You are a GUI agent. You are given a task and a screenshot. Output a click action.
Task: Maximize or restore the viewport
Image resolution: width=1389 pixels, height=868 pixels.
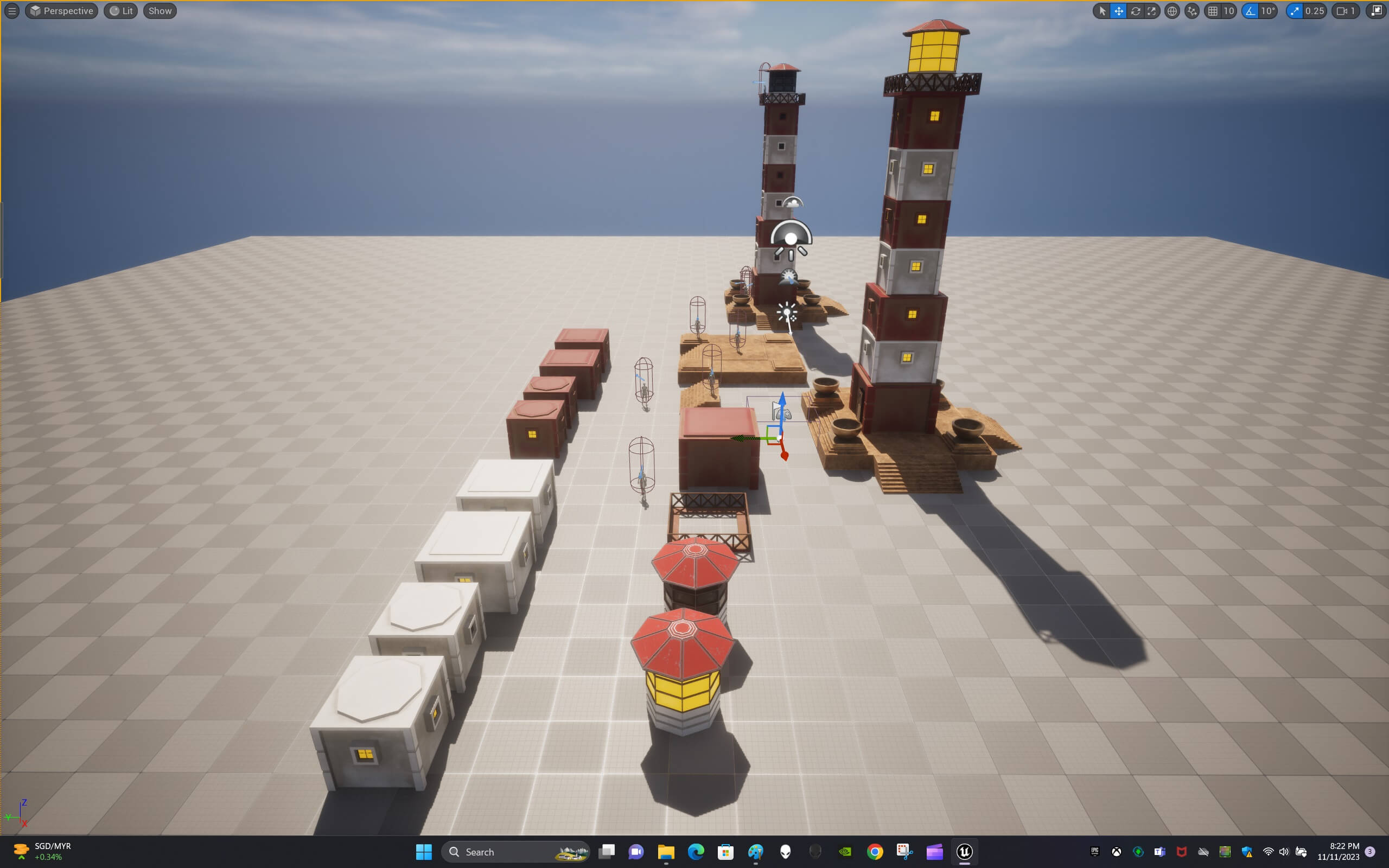pos(1377,11)
